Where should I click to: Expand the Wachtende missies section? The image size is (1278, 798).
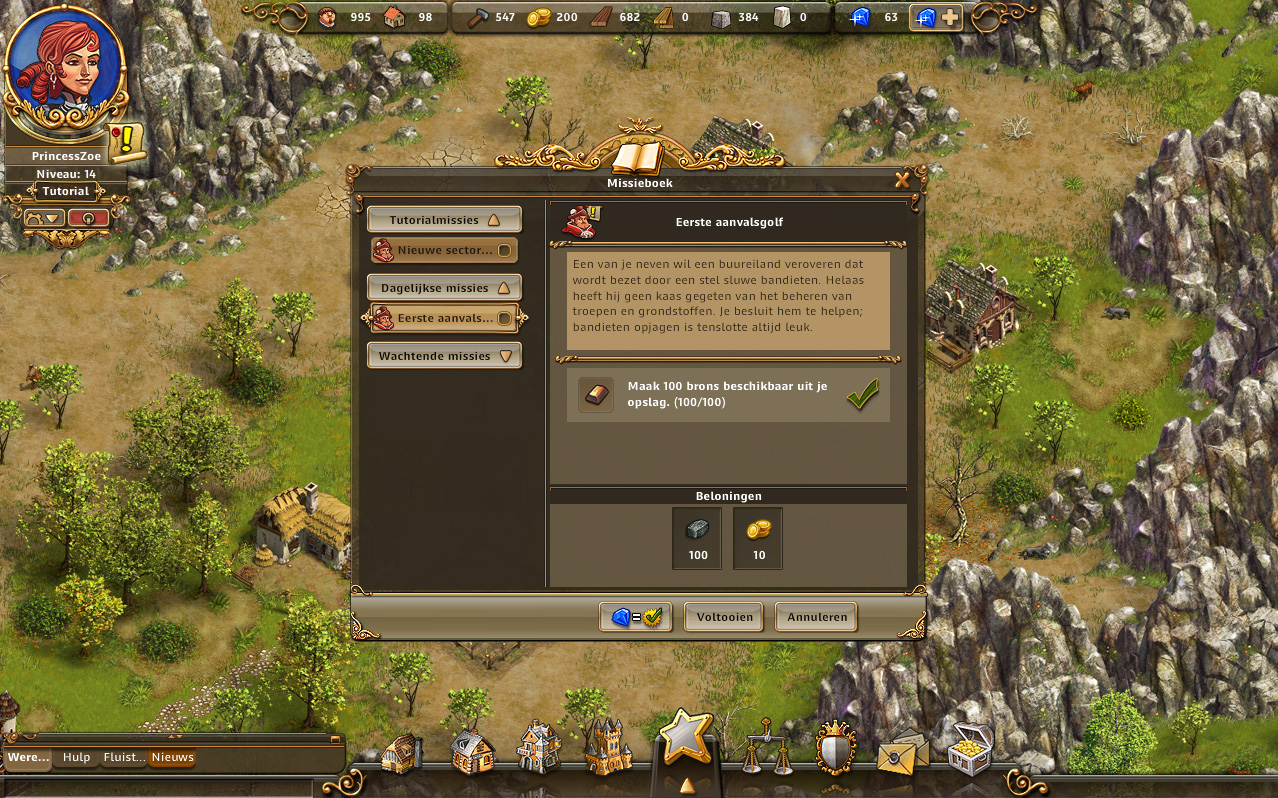tap(444, 356)
